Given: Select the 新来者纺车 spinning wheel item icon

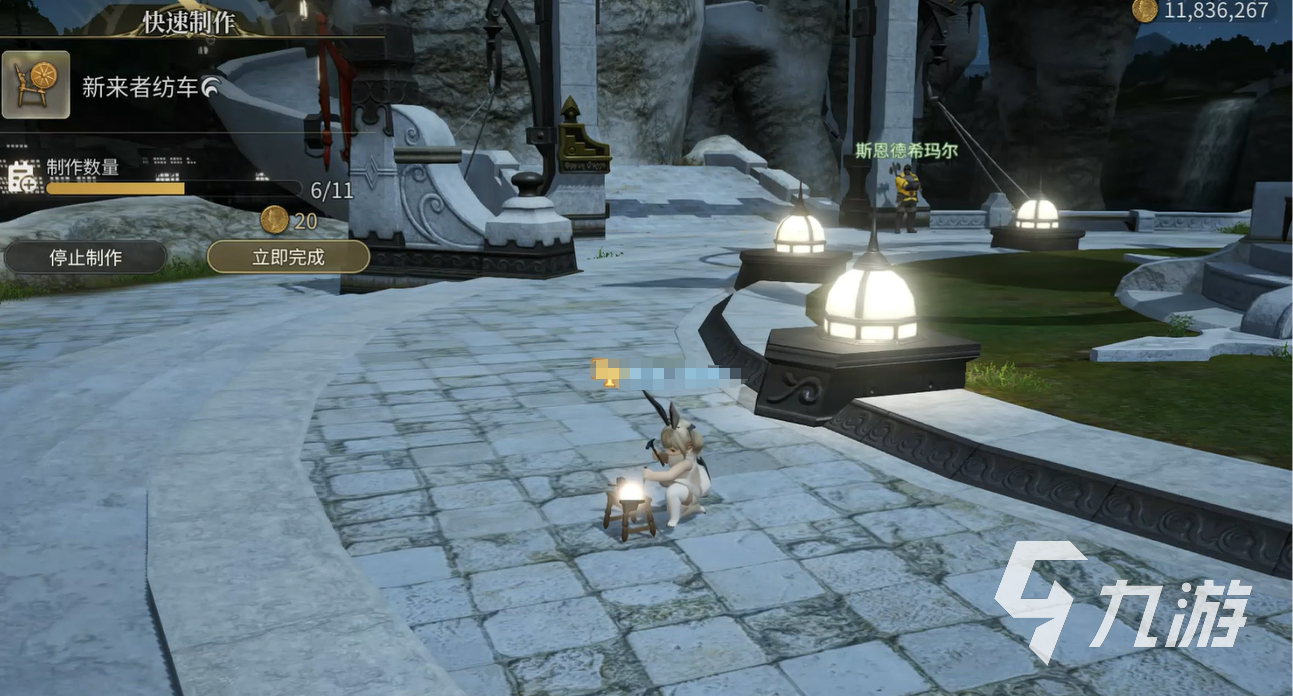Looking at the screenshot, I should 36,85.
